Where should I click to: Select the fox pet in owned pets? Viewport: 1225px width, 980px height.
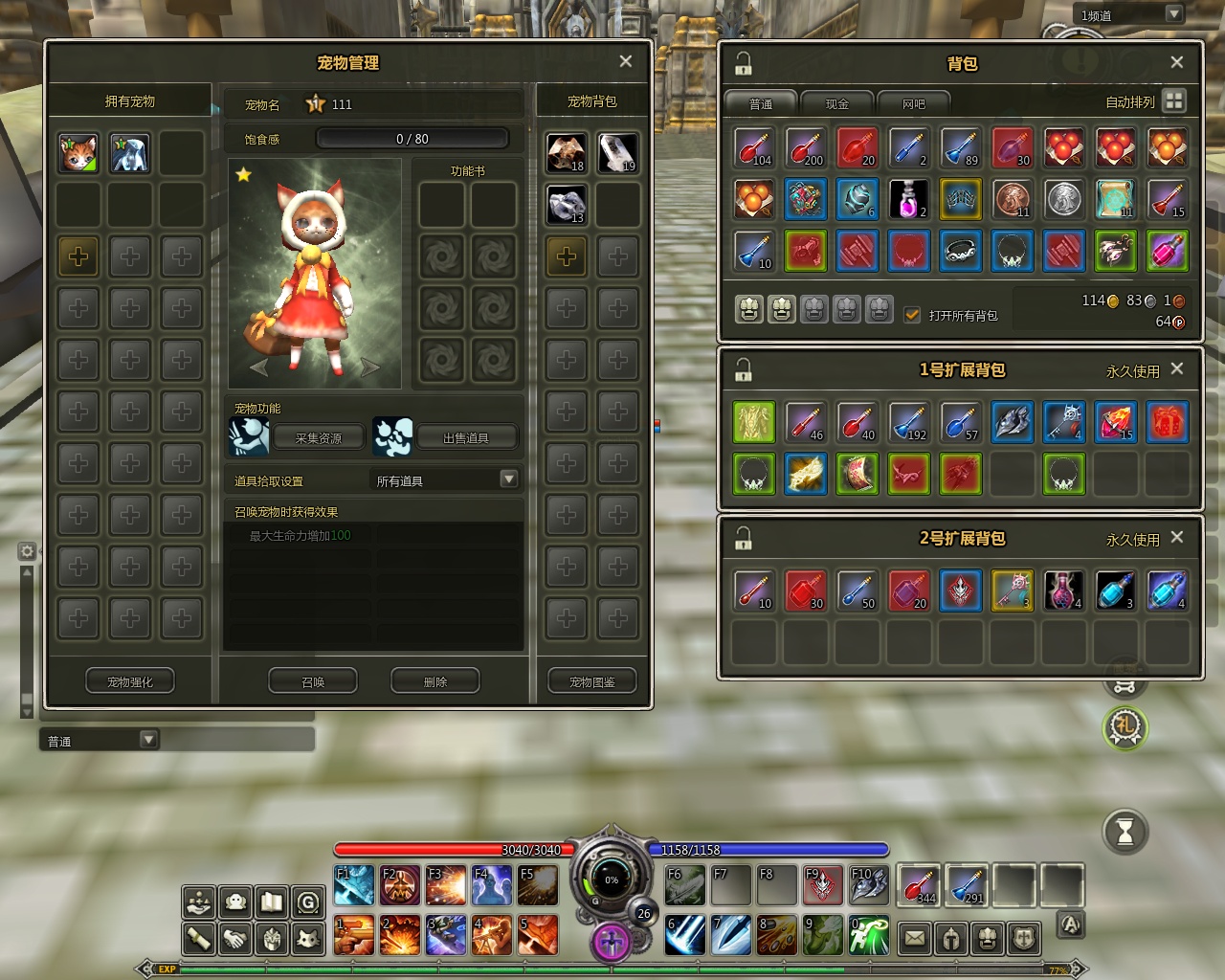point(78,153)
